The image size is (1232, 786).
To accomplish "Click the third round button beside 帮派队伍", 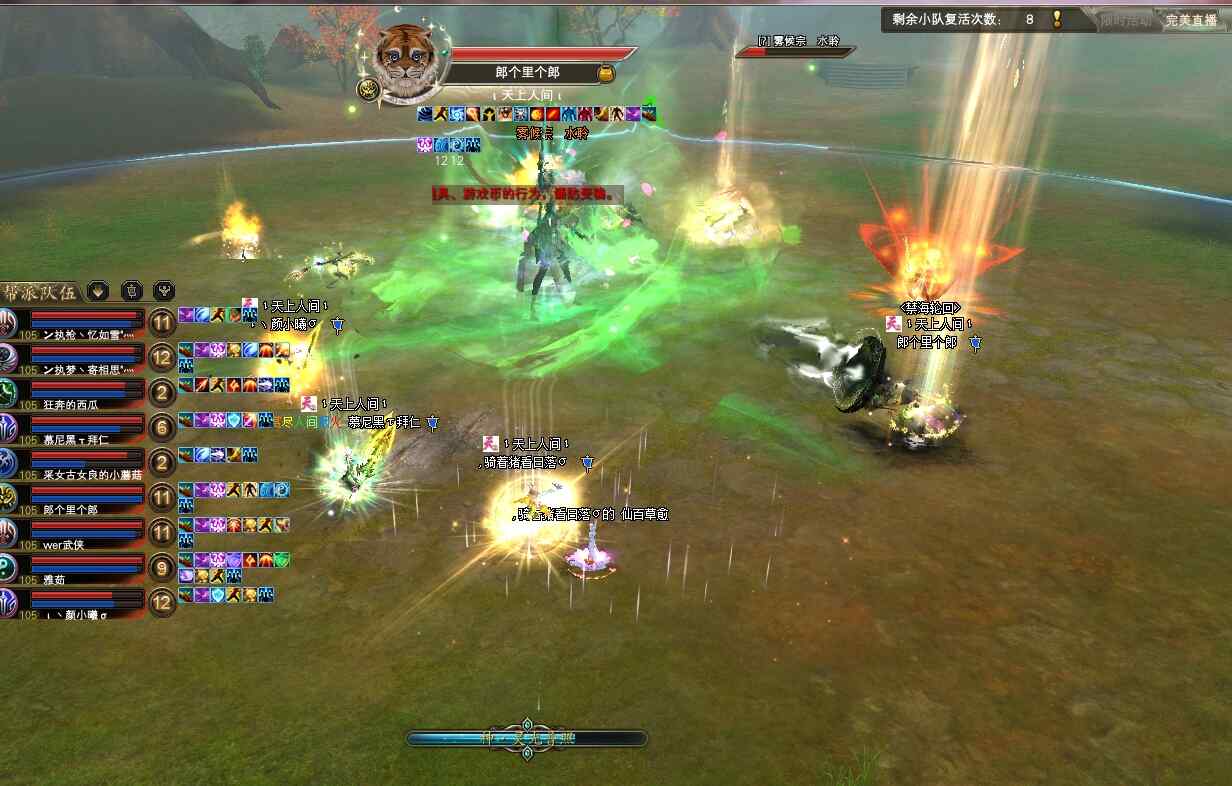I will click(x=164, y=291).
